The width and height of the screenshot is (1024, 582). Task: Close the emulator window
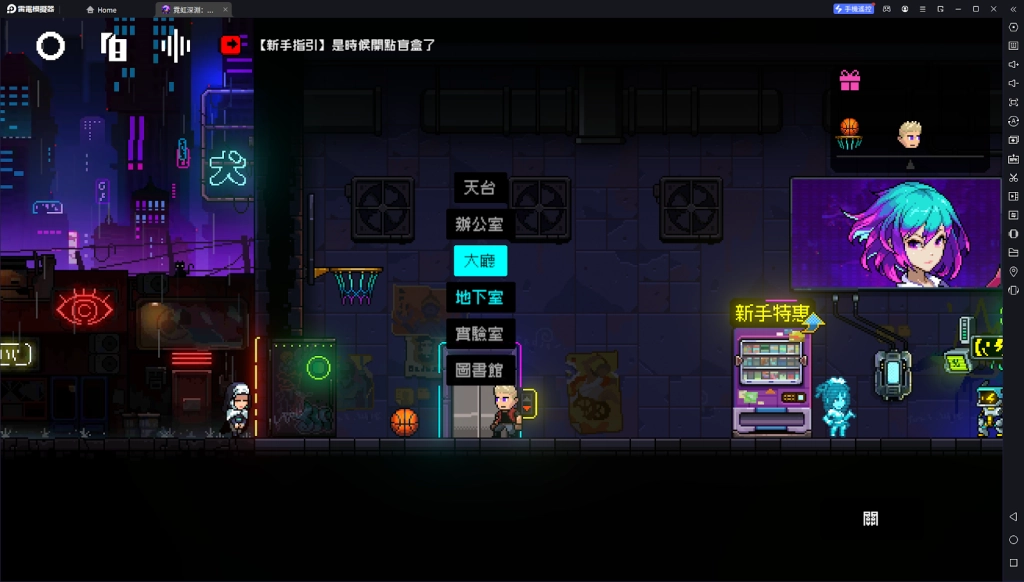click(993, 9)
